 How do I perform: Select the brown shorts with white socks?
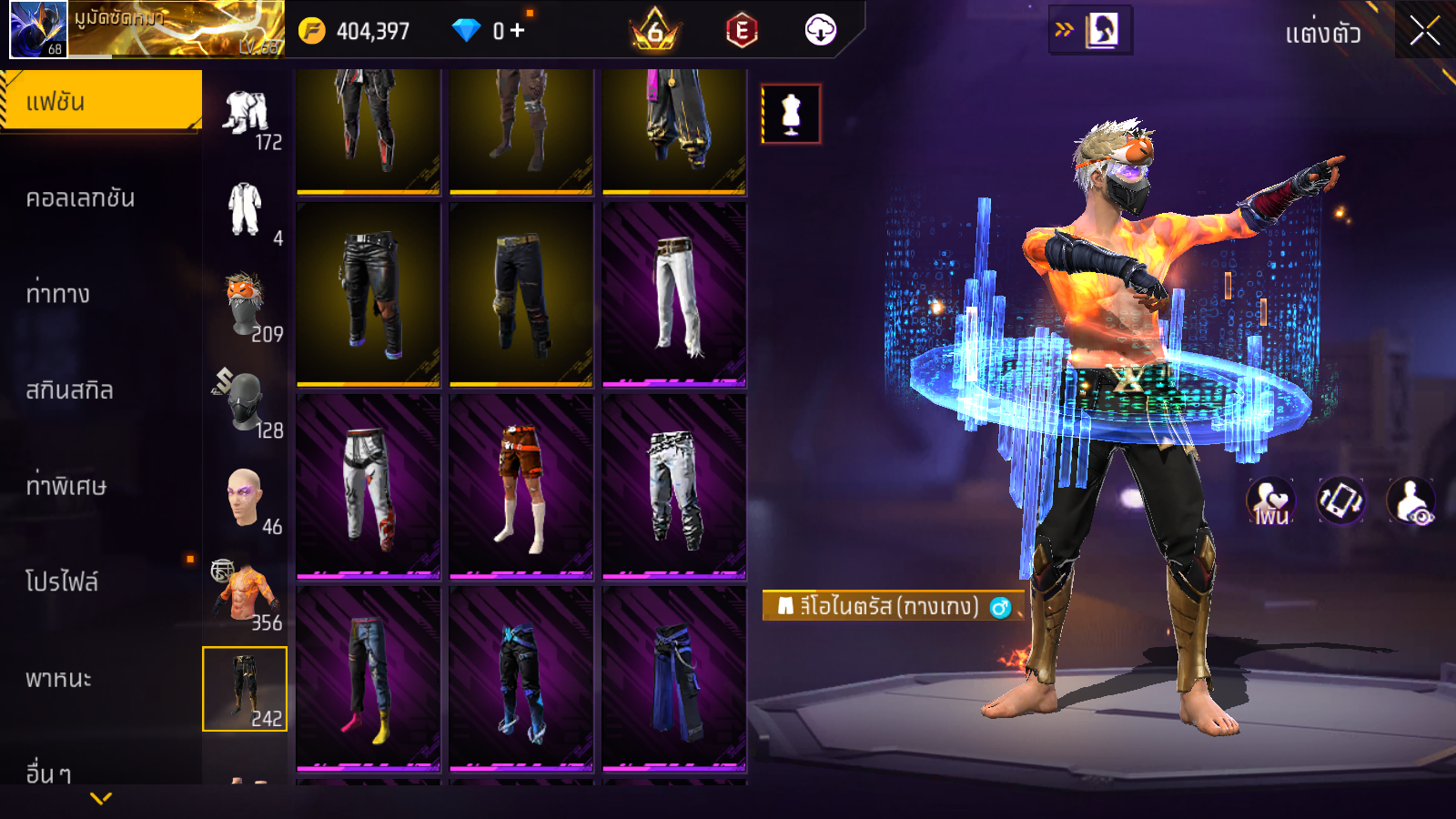(x=521, y=486)
